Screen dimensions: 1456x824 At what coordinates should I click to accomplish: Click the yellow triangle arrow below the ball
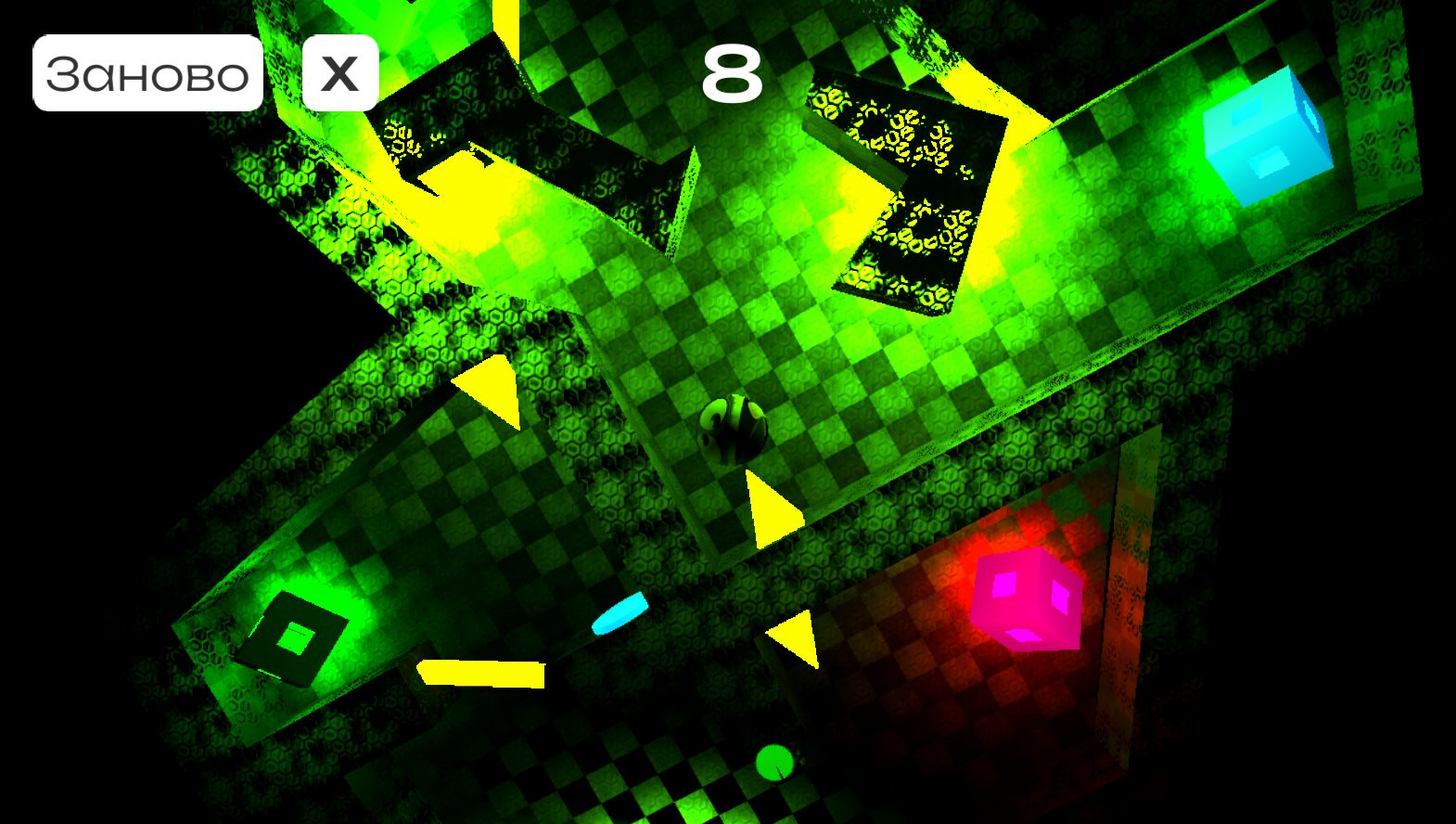772,509
